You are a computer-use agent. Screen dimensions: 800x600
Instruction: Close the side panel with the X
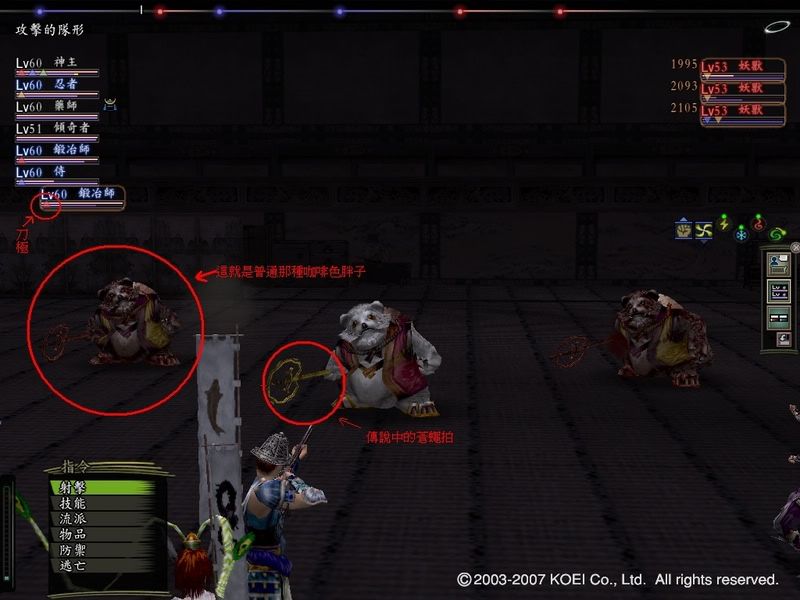[795, 247]
